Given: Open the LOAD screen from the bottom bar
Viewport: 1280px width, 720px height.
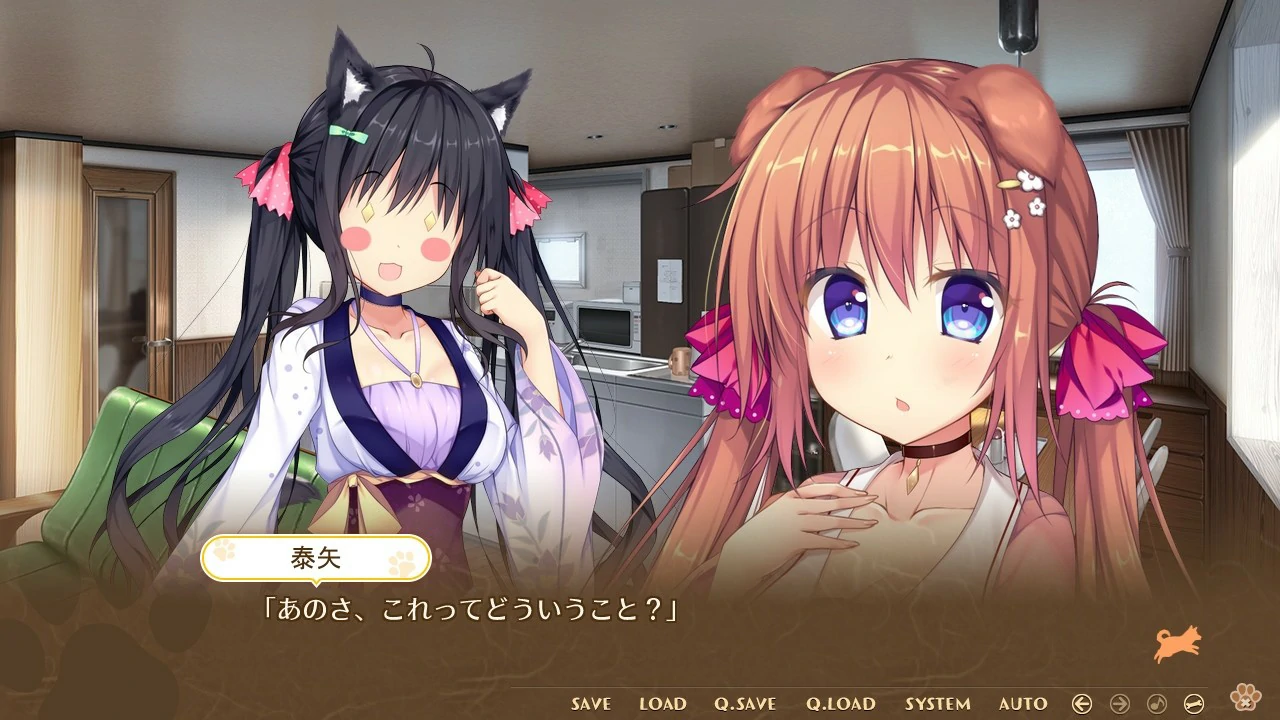Looking at the screenshot, I should 661,703.
